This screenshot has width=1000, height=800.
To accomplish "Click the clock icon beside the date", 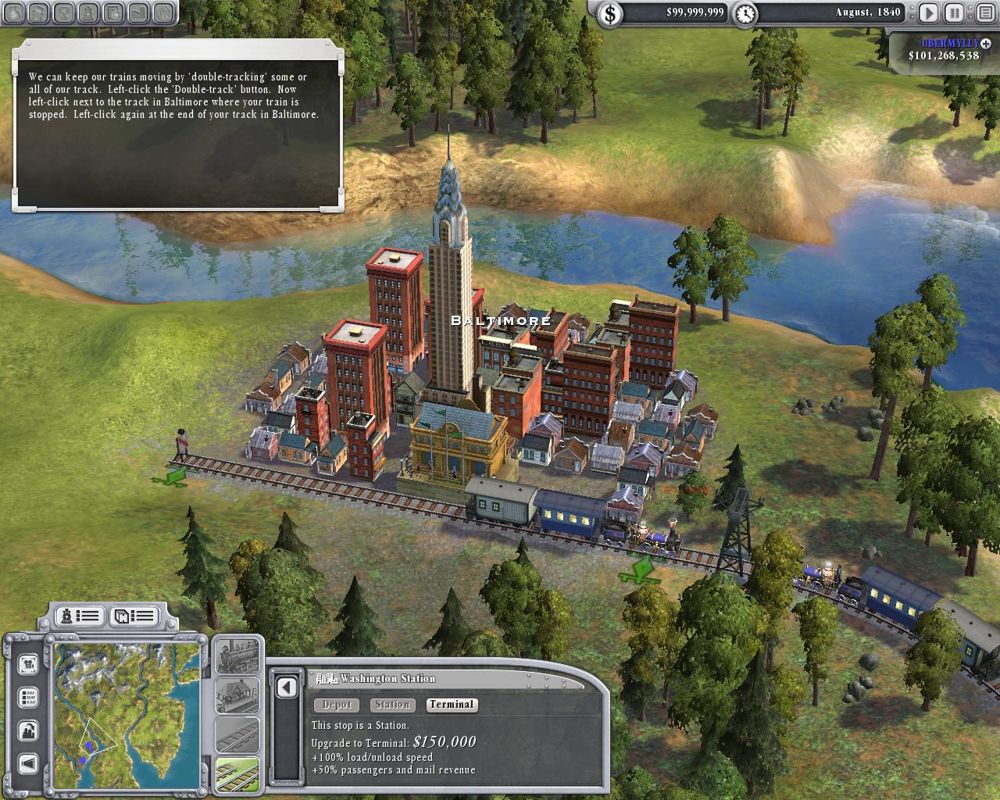I will click(745, 14).
